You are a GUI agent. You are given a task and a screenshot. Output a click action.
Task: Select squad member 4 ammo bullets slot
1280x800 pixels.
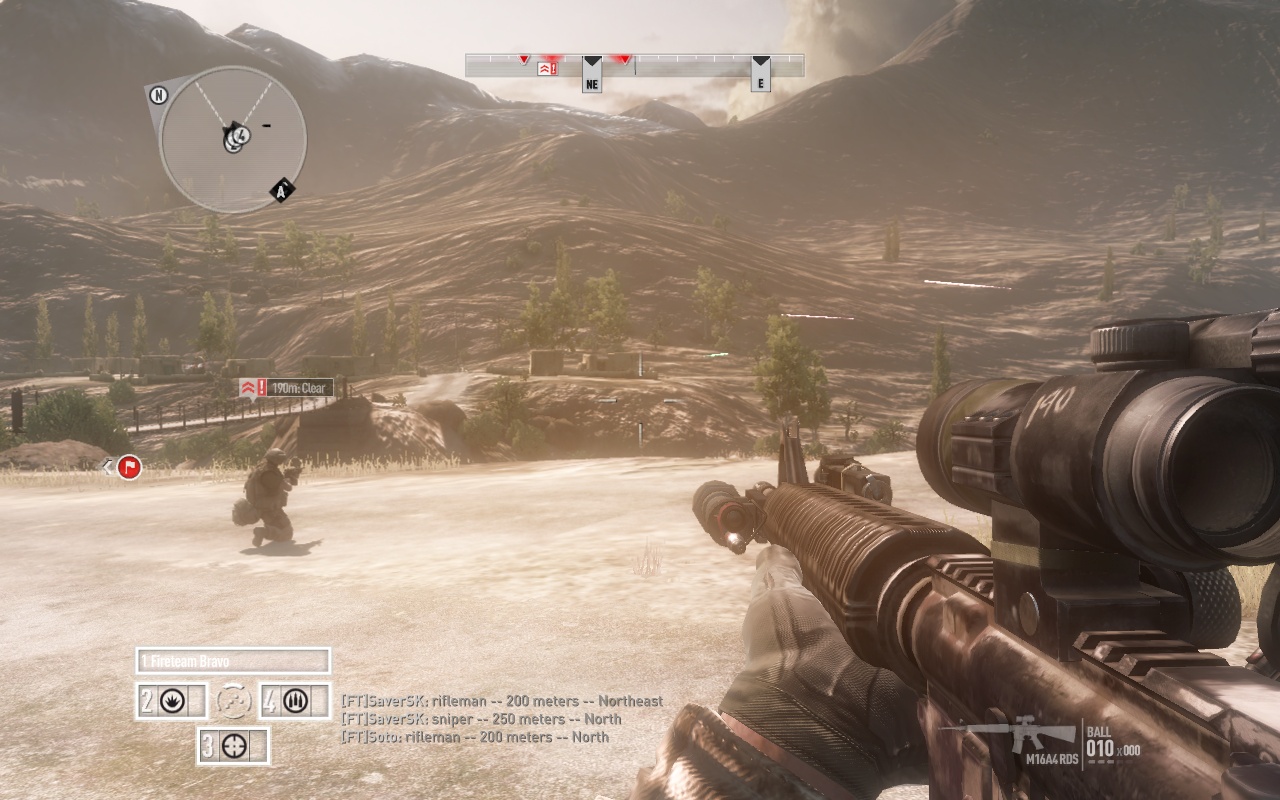294,701
